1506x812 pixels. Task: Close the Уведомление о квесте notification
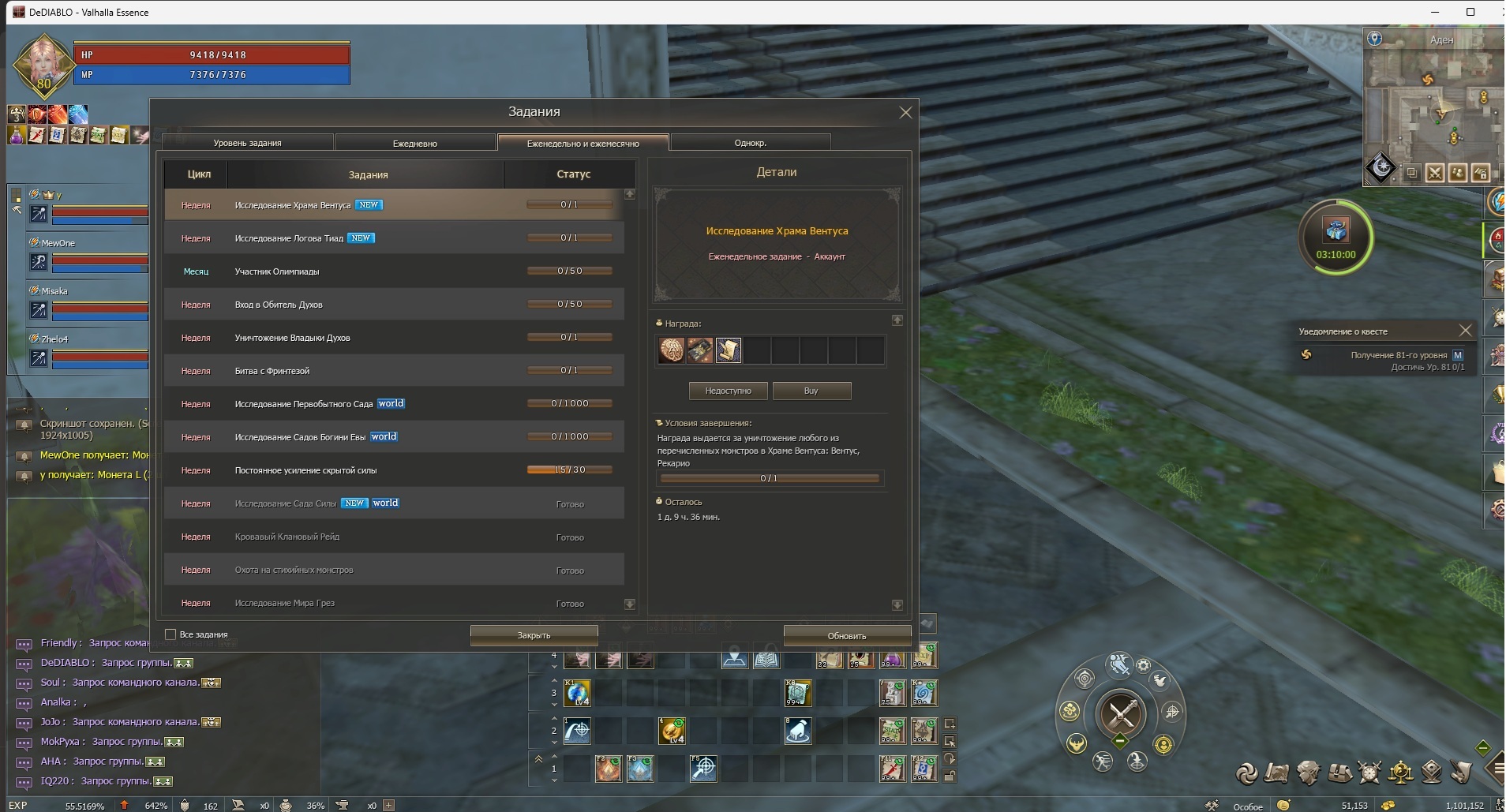coord(1465,331)
